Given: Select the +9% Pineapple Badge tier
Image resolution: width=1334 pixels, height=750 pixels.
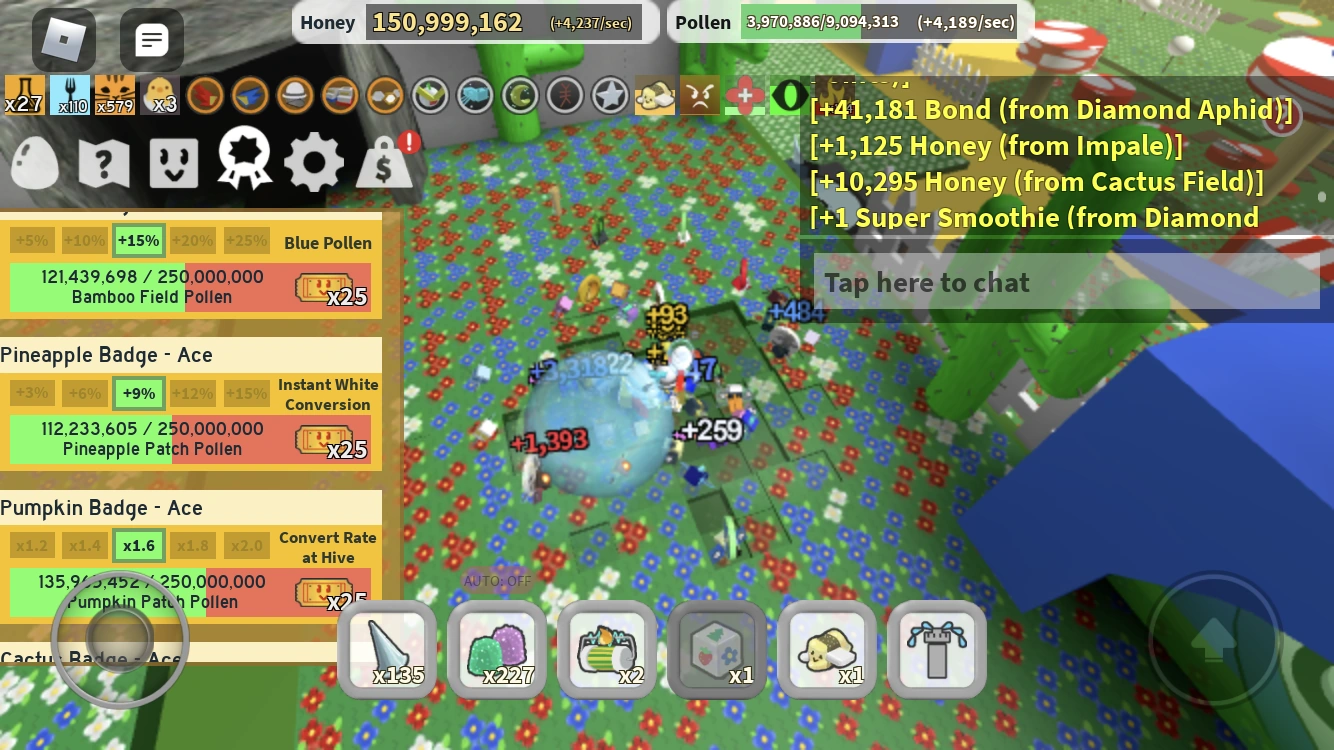Looking at the screenshot, I should coord(138,393).
